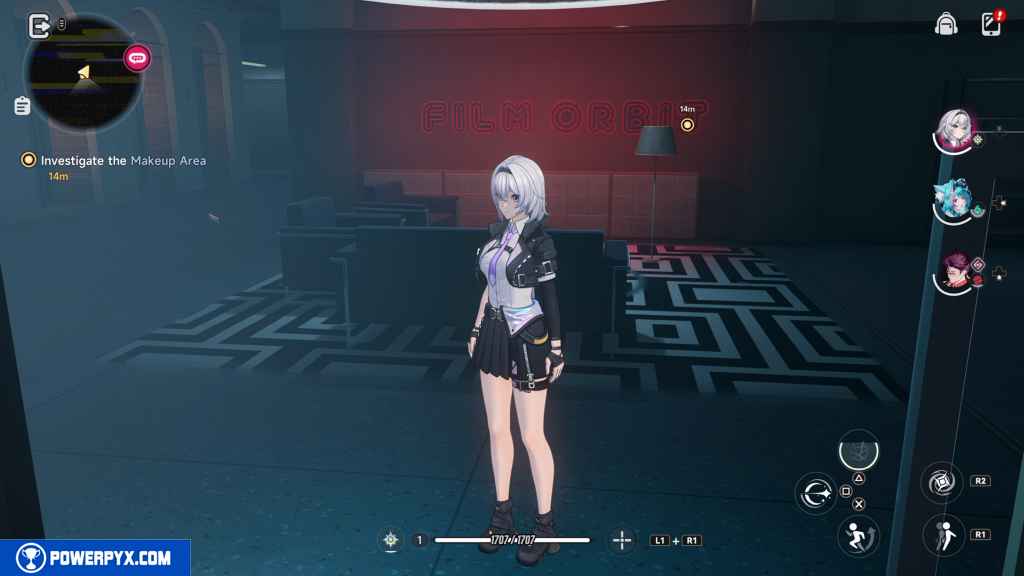Open the clipboard quest log icon
1024x576 pixels.
[x=22, y=105]
